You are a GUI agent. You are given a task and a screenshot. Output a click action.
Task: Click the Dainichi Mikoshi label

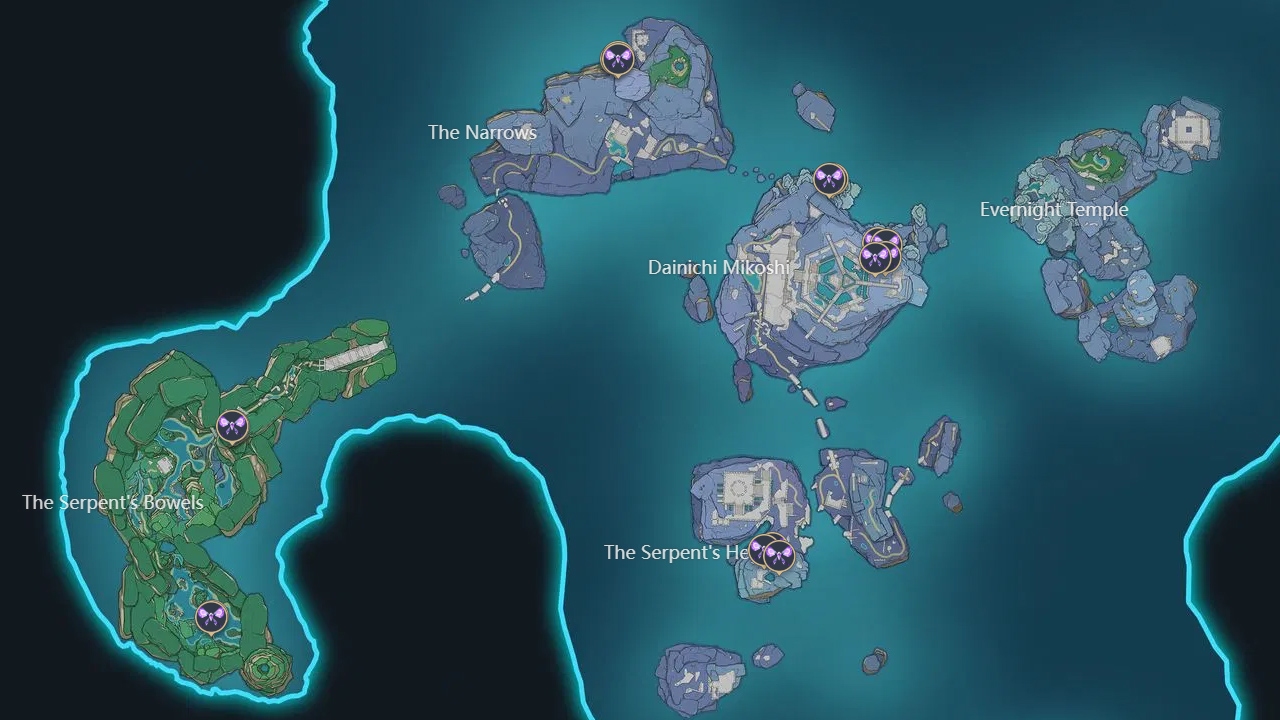click(722, 267)
